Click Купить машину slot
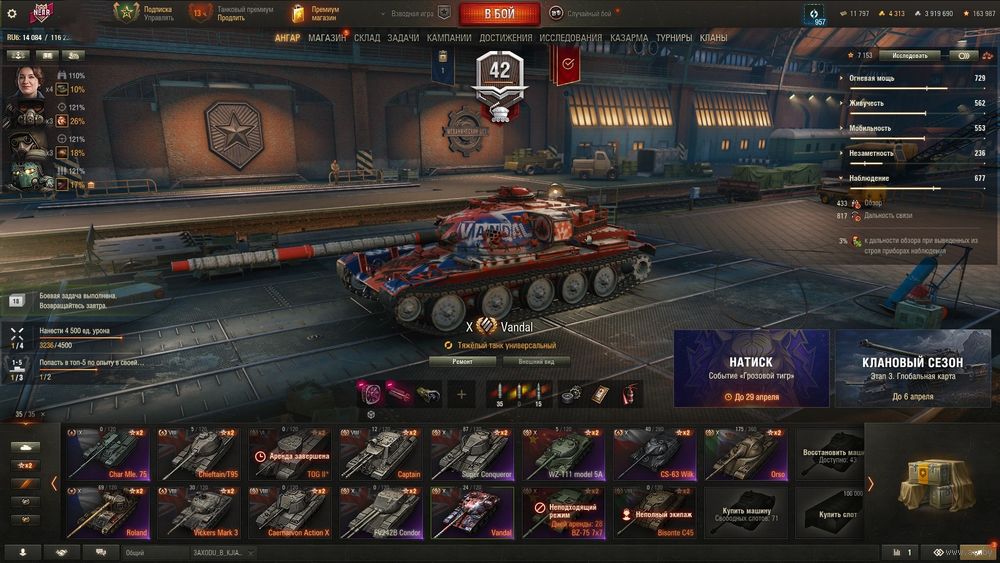Viewport: 1000px width, 563px height. (x=746, y=512)
